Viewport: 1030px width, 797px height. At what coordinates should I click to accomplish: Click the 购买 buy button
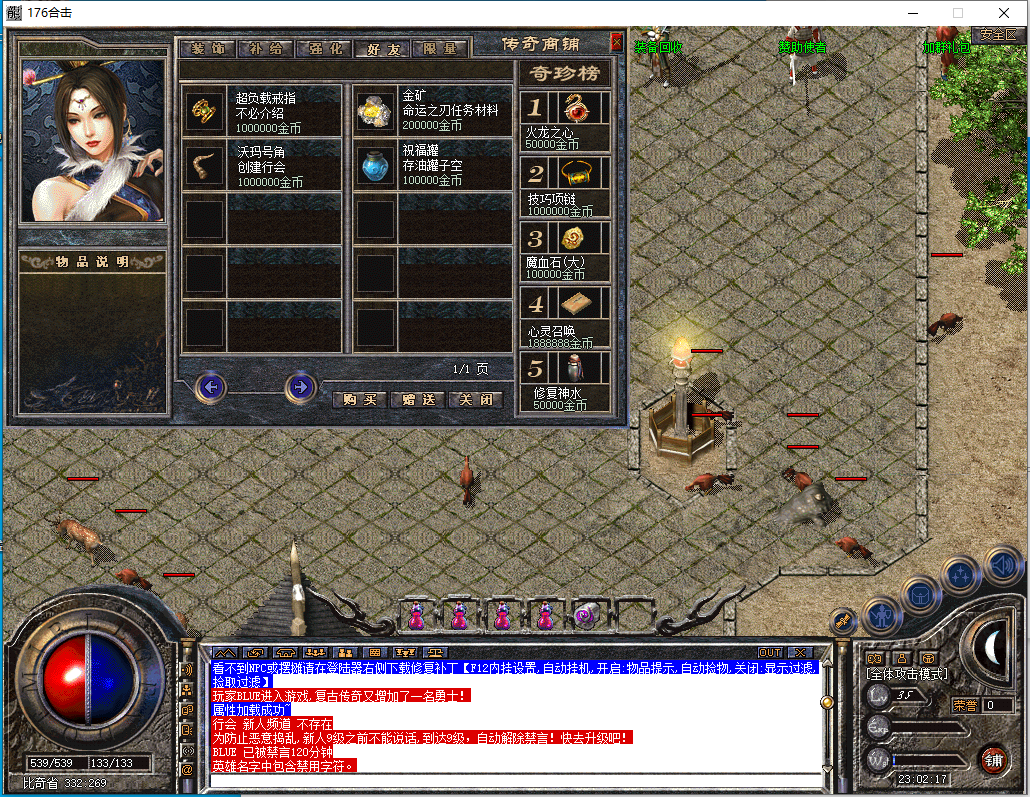pyautogui.click(x=358, y=399)
